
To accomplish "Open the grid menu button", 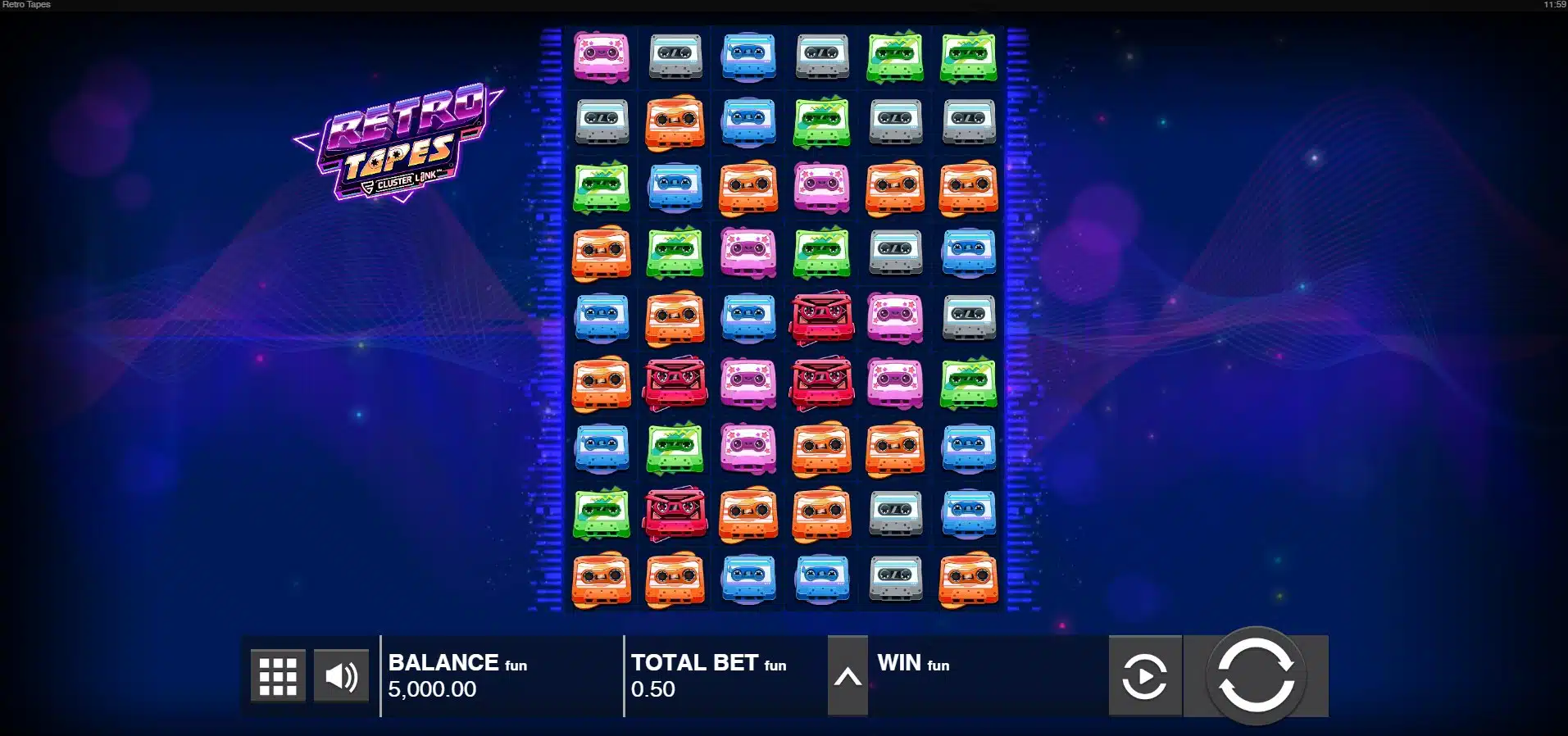I will coord(278,676).
